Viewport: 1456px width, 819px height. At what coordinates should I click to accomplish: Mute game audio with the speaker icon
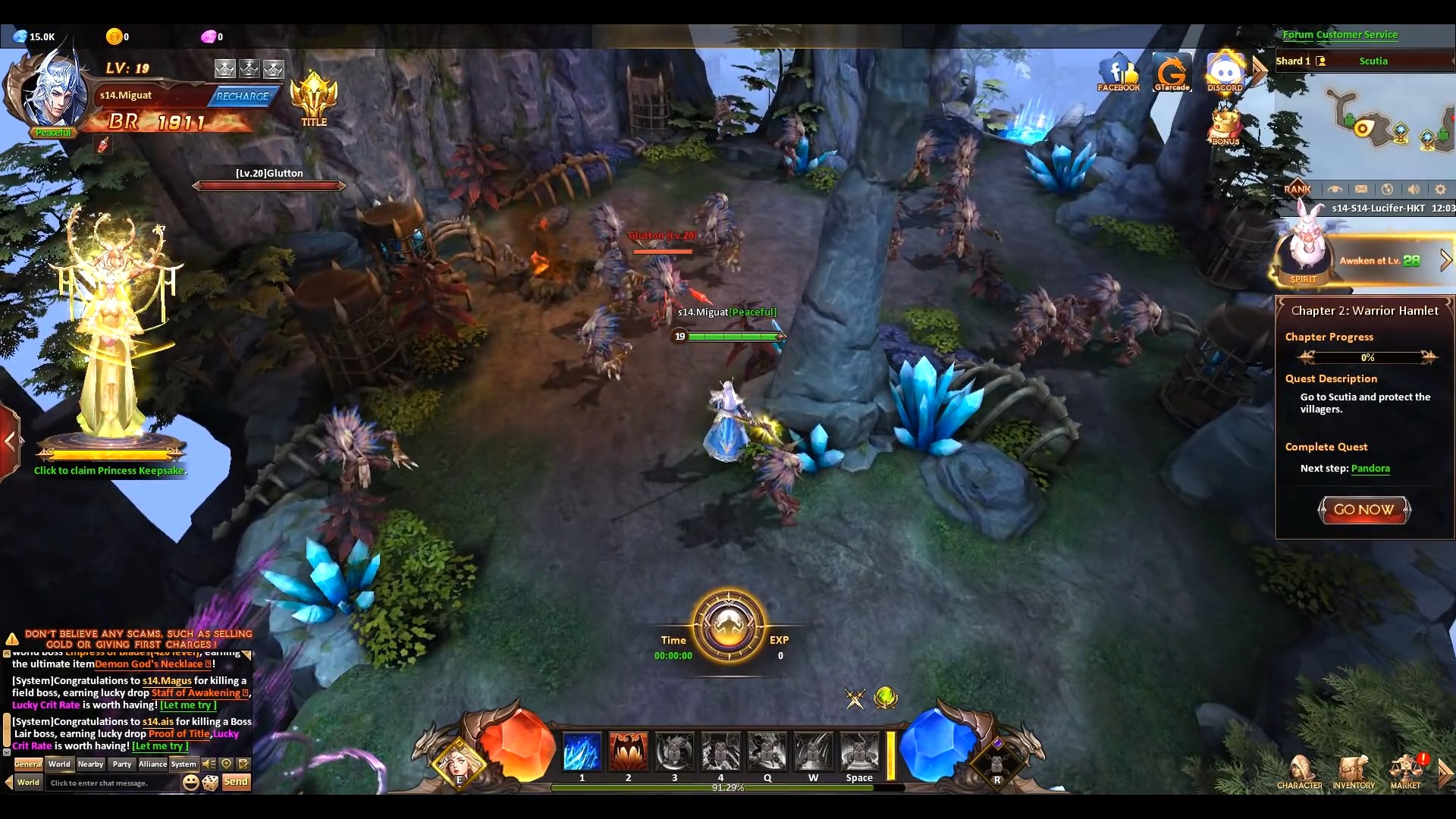click(1415, 189)
